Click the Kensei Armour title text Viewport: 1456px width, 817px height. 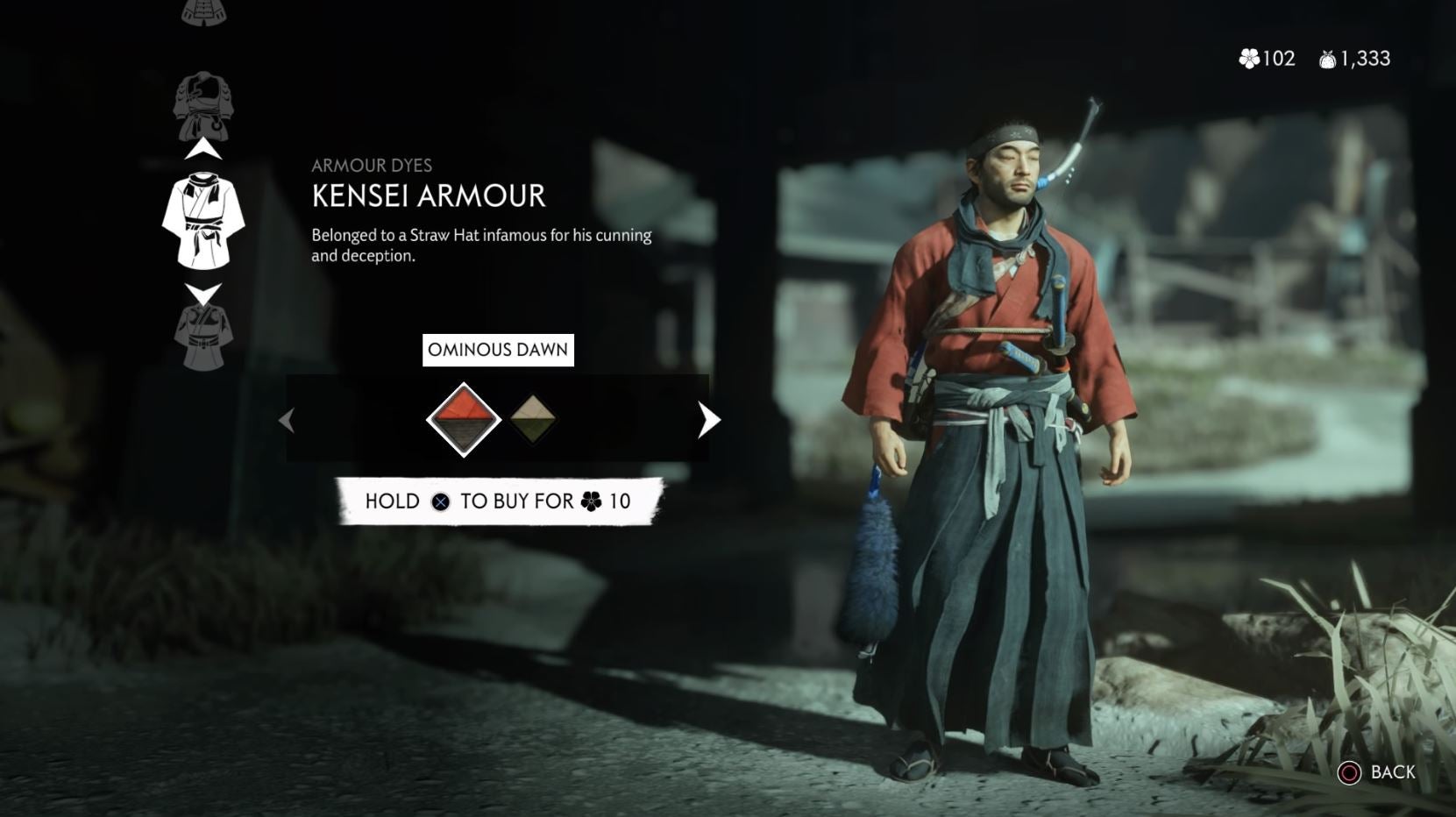tap(427, 196)
